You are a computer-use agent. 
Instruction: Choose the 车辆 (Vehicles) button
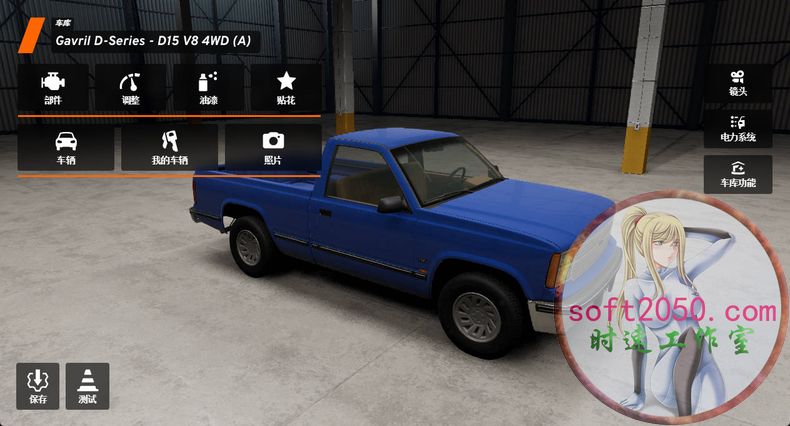tap(66, 148)
